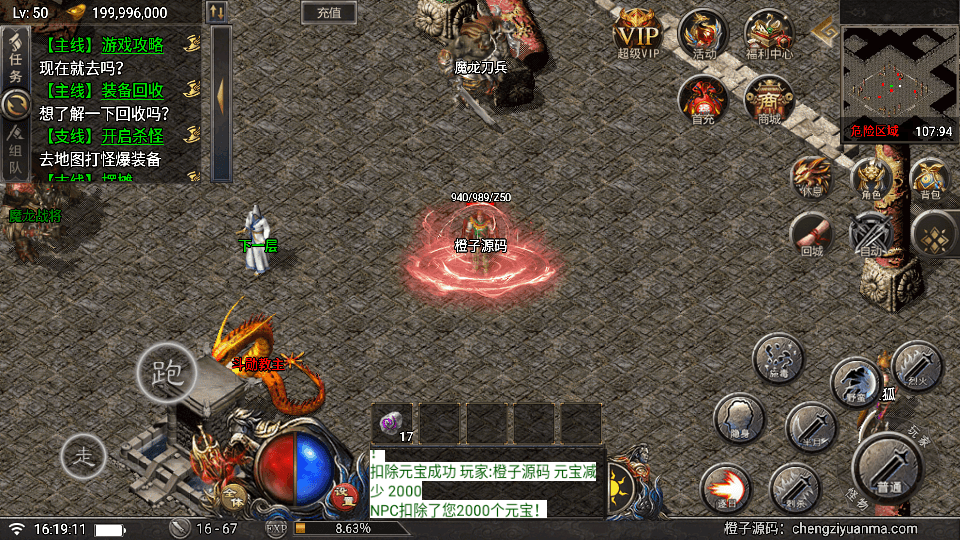Open the 角色 character sheet
This screenshot has width=960, height=540.
pos(871,178)
